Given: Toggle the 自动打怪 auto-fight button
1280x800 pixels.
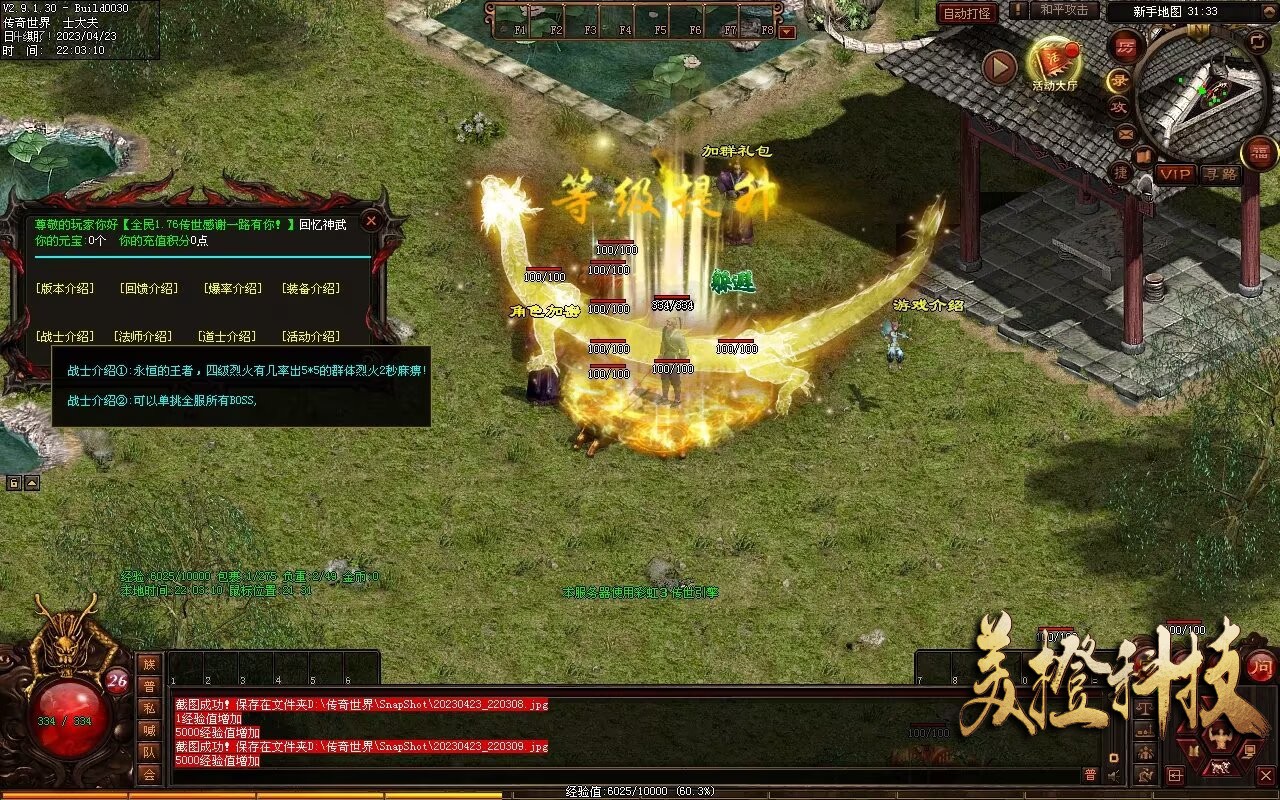Looking at the screenshot, I should (968, 13).
